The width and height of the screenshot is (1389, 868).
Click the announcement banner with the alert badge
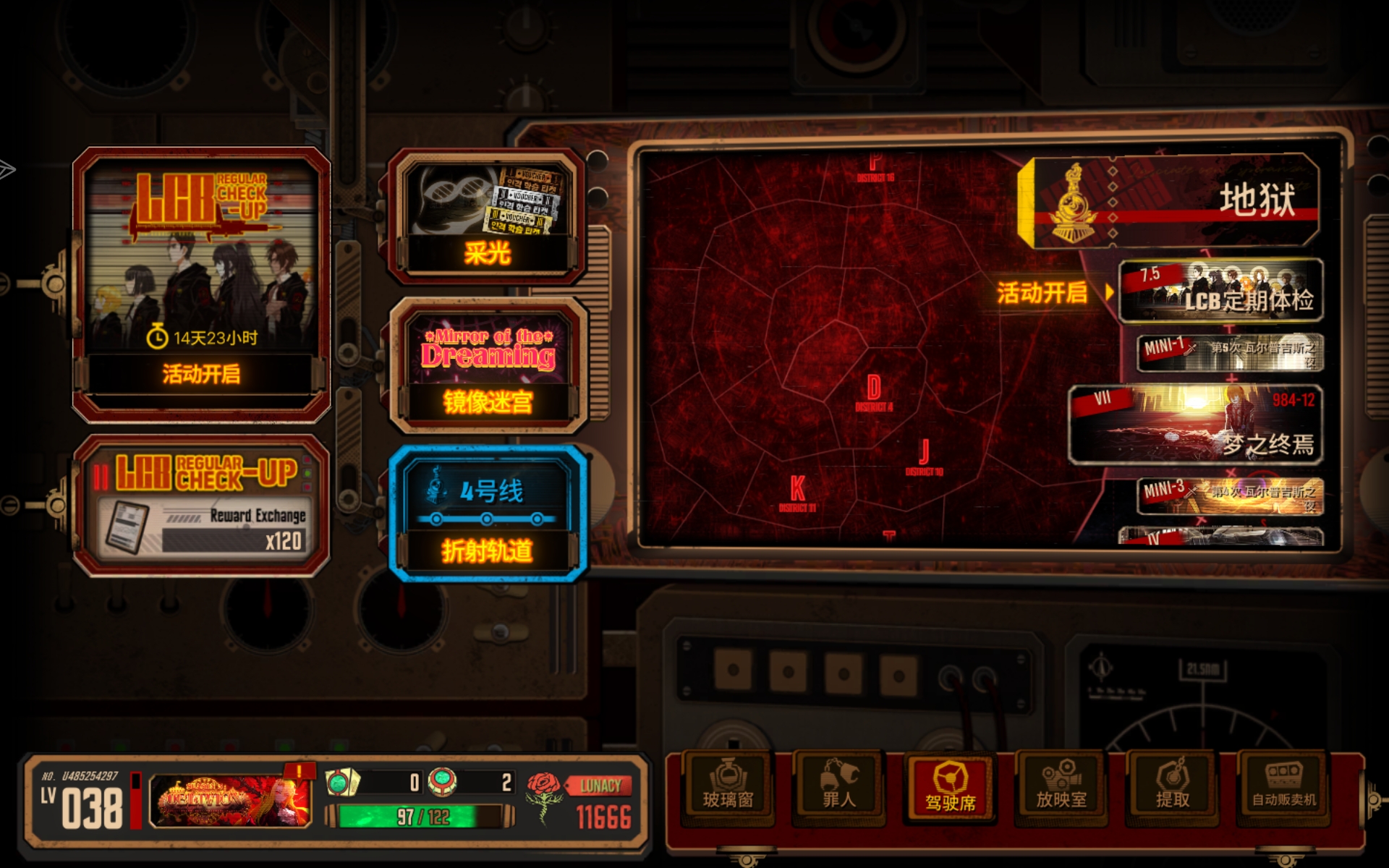(231, 801)
